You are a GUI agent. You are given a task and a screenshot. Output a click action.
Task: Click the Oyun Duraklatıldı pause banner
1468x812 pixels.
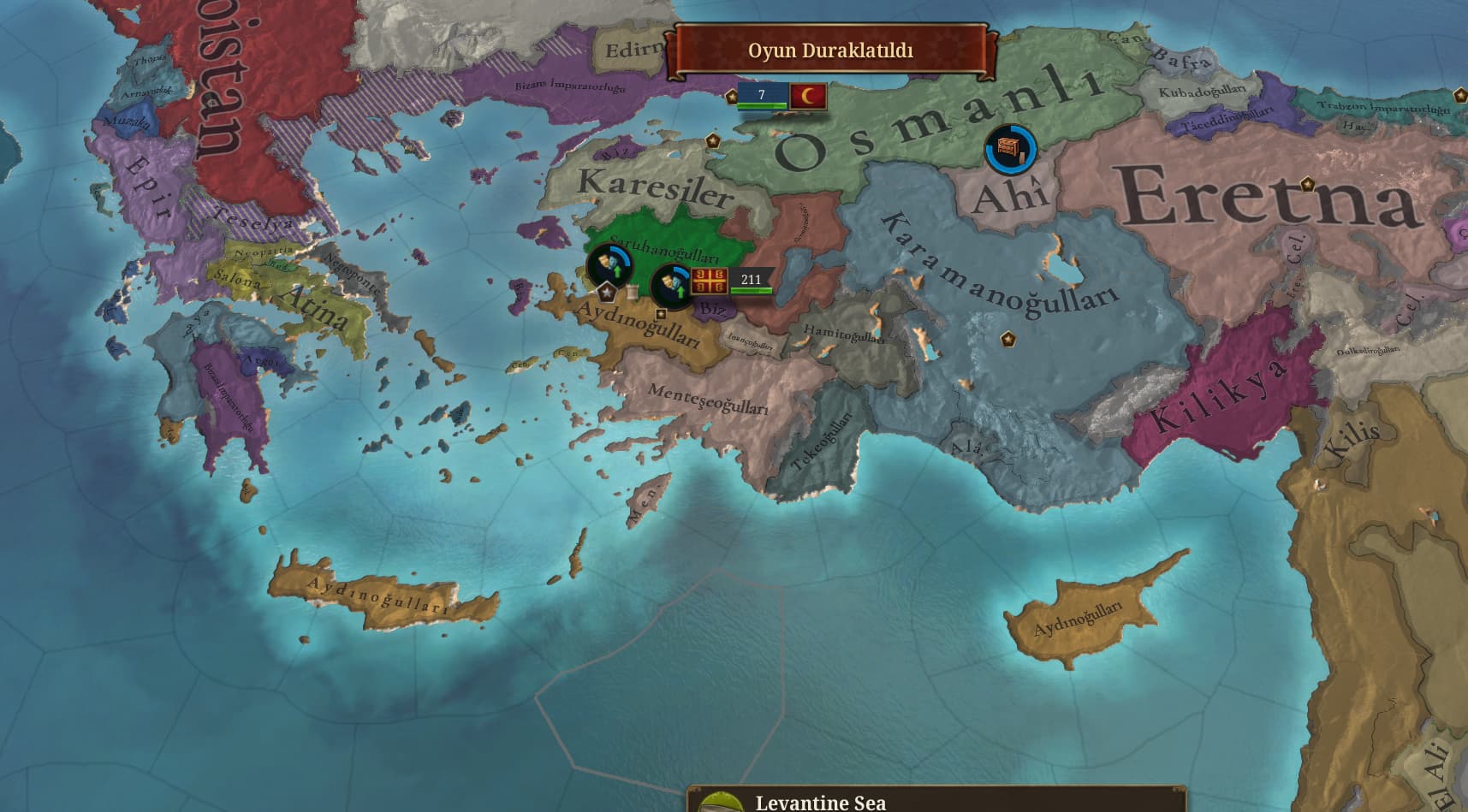click(830, 50)
